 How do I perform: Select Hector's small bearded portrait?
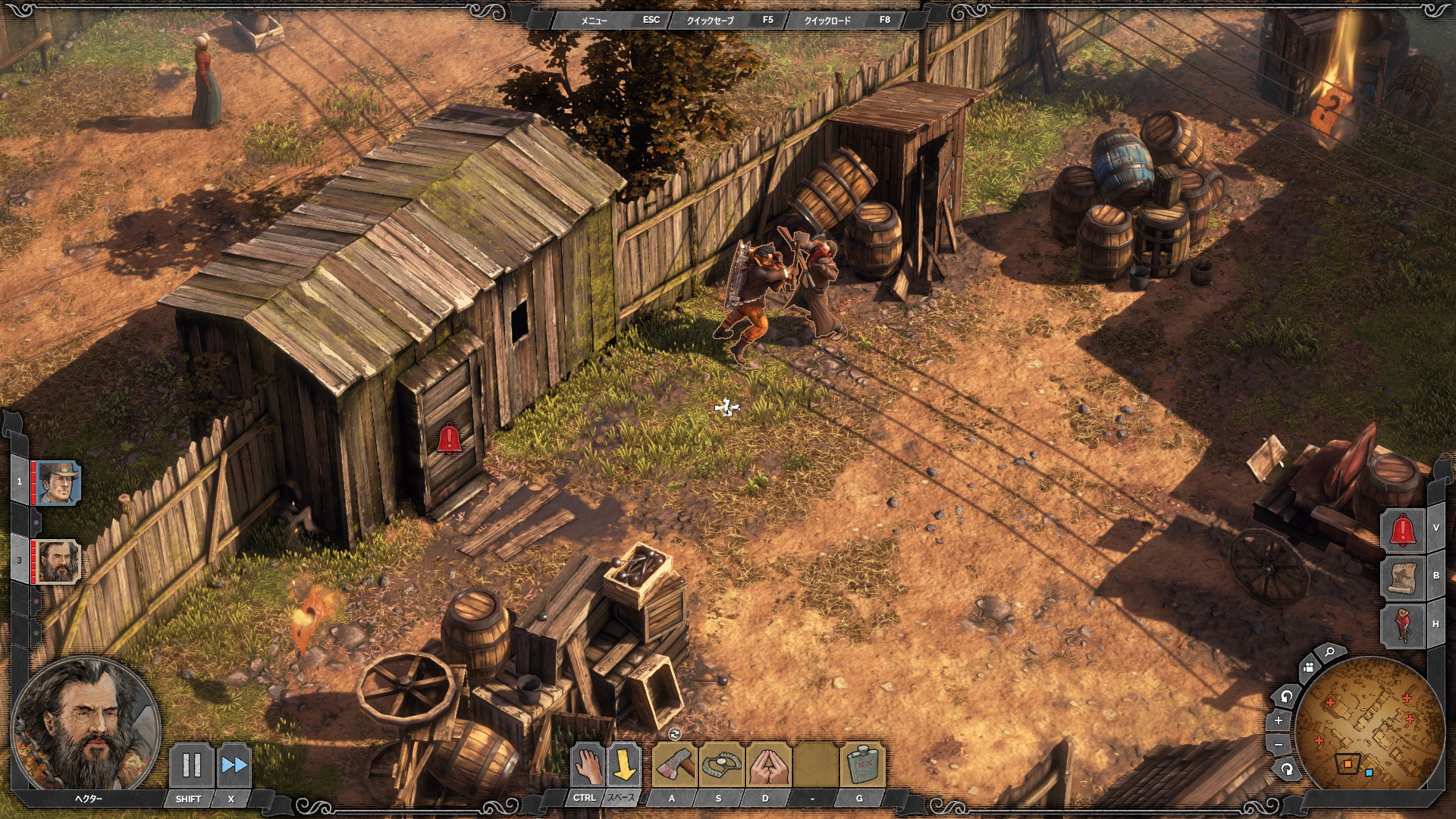click(x=58, y=562)
